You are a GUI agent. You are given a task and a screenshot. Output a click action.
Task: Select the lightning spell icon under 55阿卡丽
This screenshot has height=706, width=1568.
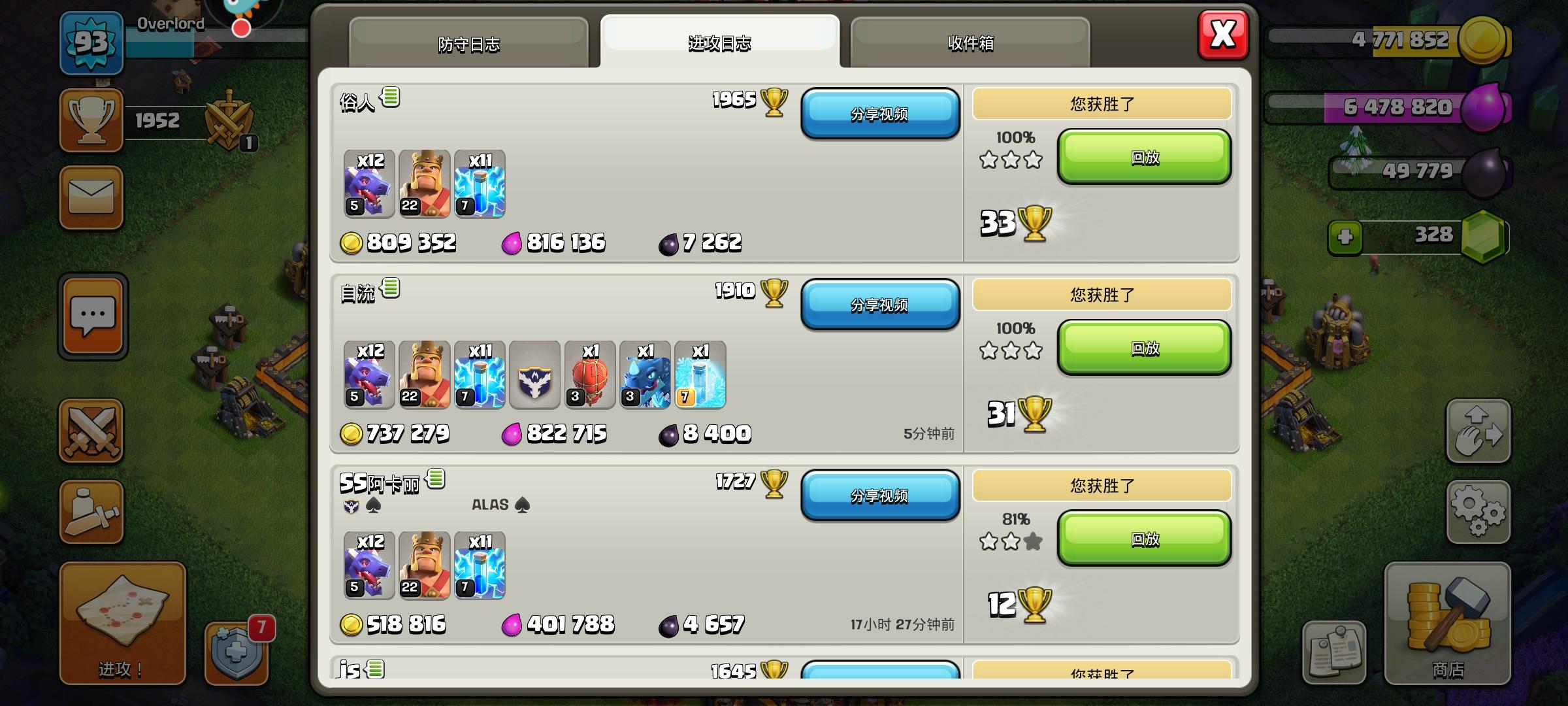(x=479, y=564)
